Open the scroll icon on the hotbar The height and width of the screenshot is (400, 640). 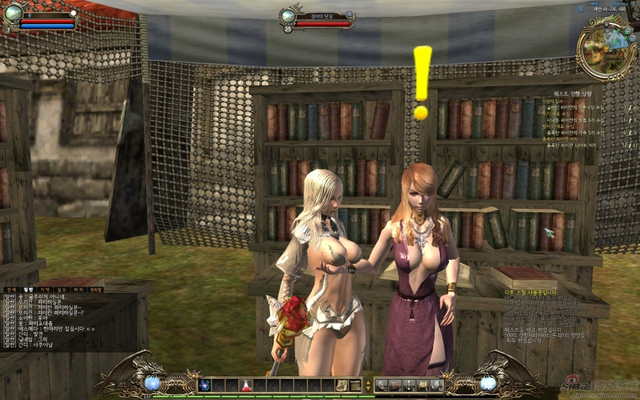click(341, 385)
